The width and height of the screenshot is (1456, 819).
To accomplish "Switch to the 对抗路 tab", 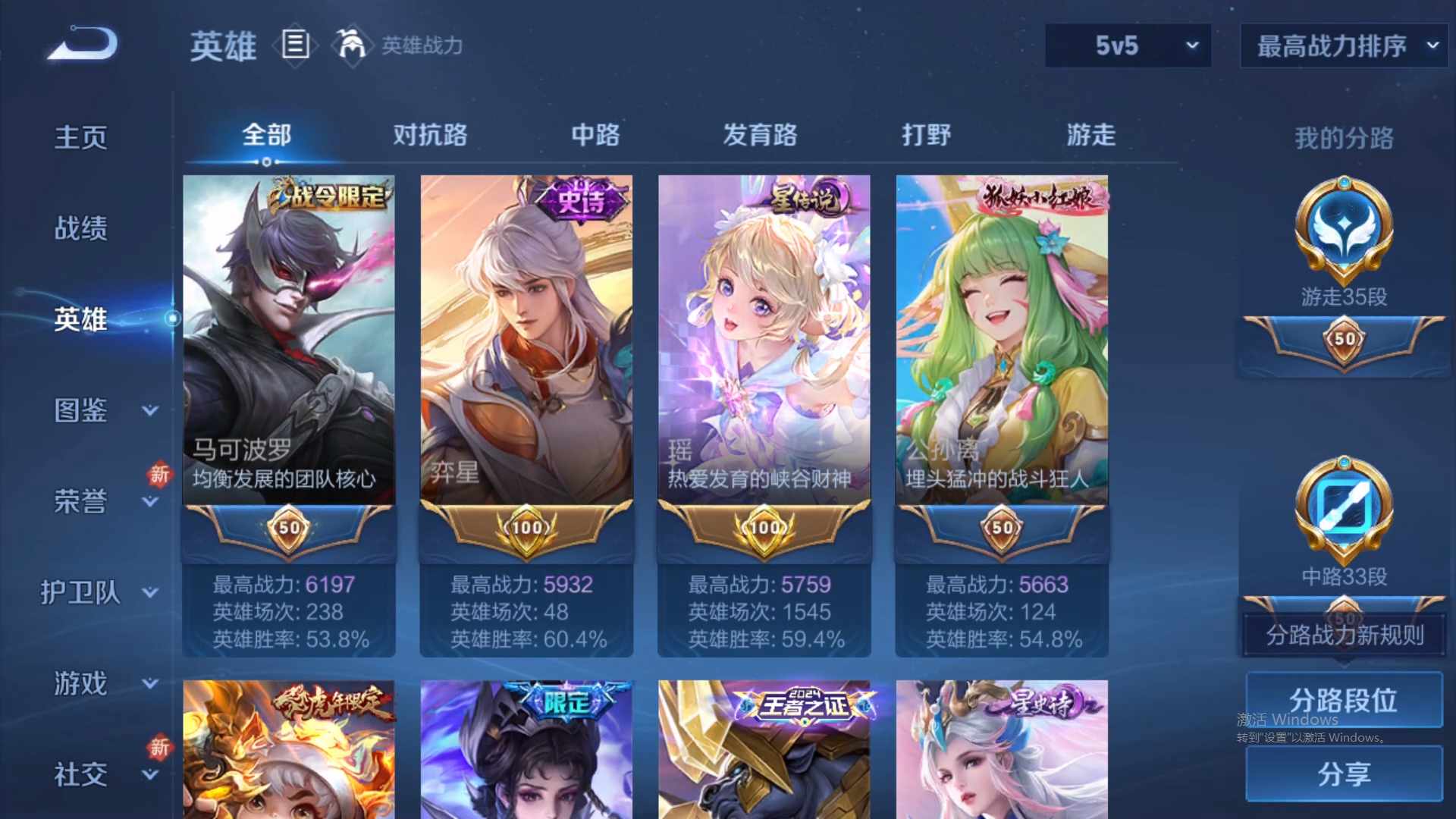I will coord(431,135).
